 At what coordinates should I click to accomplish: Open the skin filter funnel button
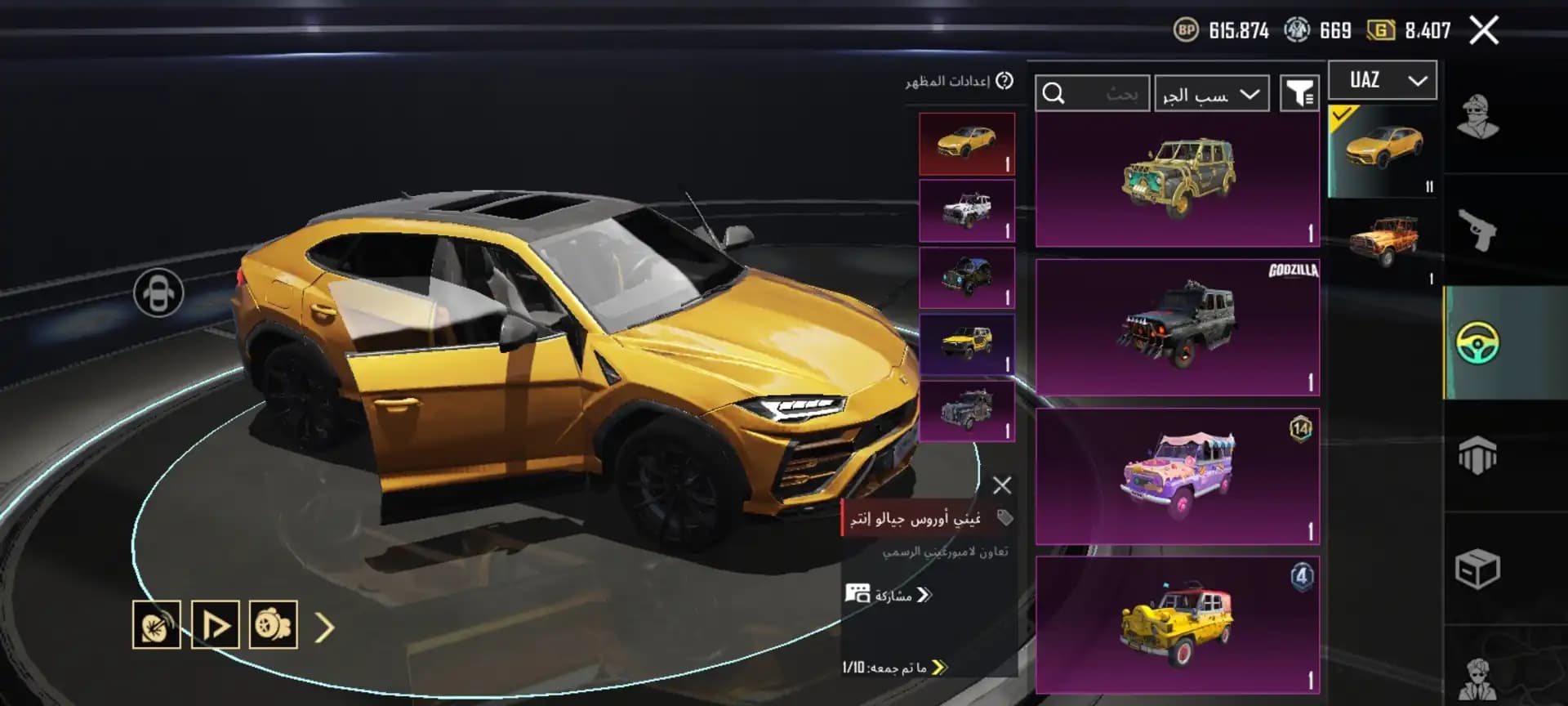coord(1298,94)
